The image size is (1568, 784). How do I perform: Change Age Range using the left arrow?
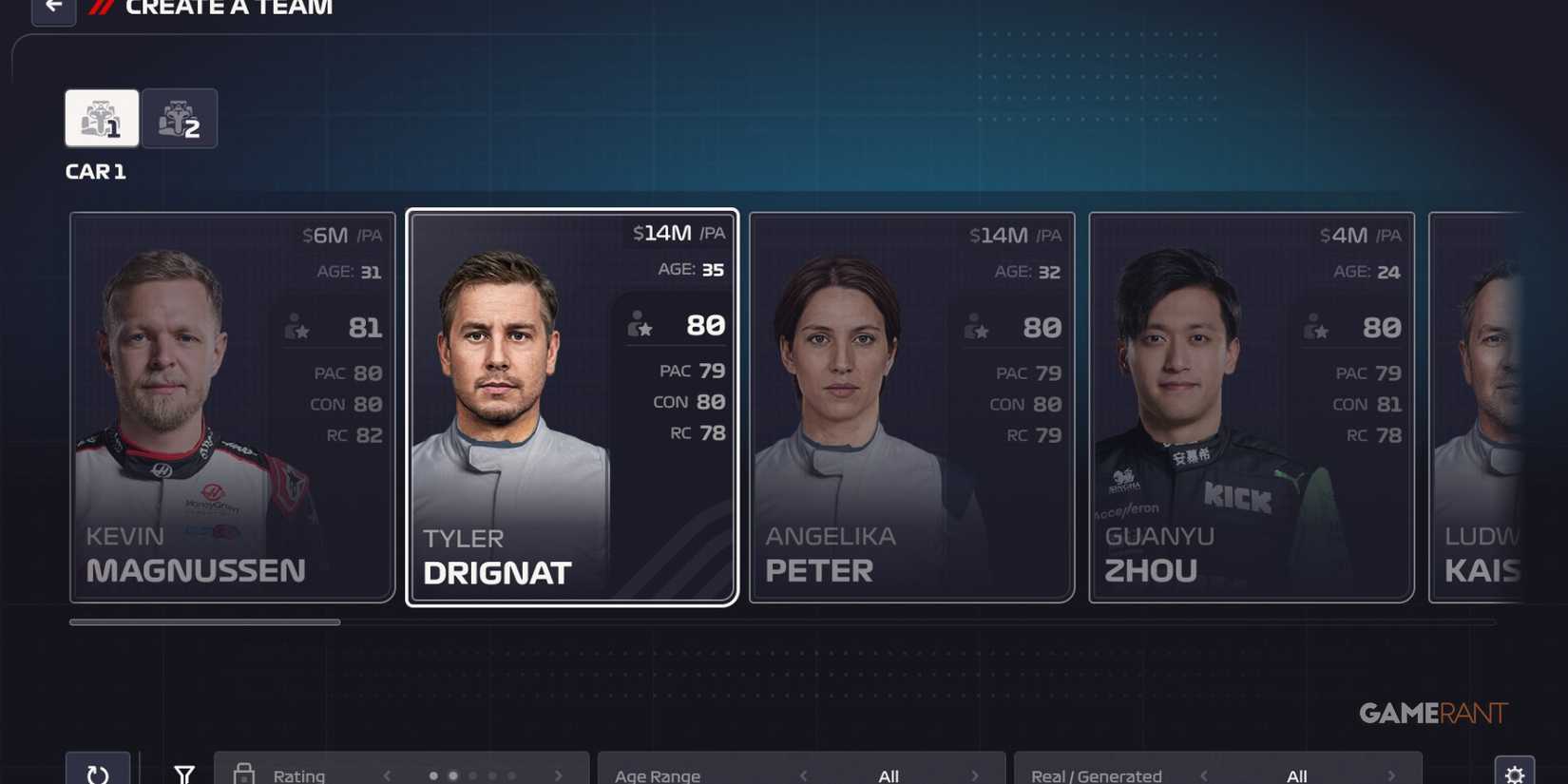pyautogui.click(x=802, y=774)
